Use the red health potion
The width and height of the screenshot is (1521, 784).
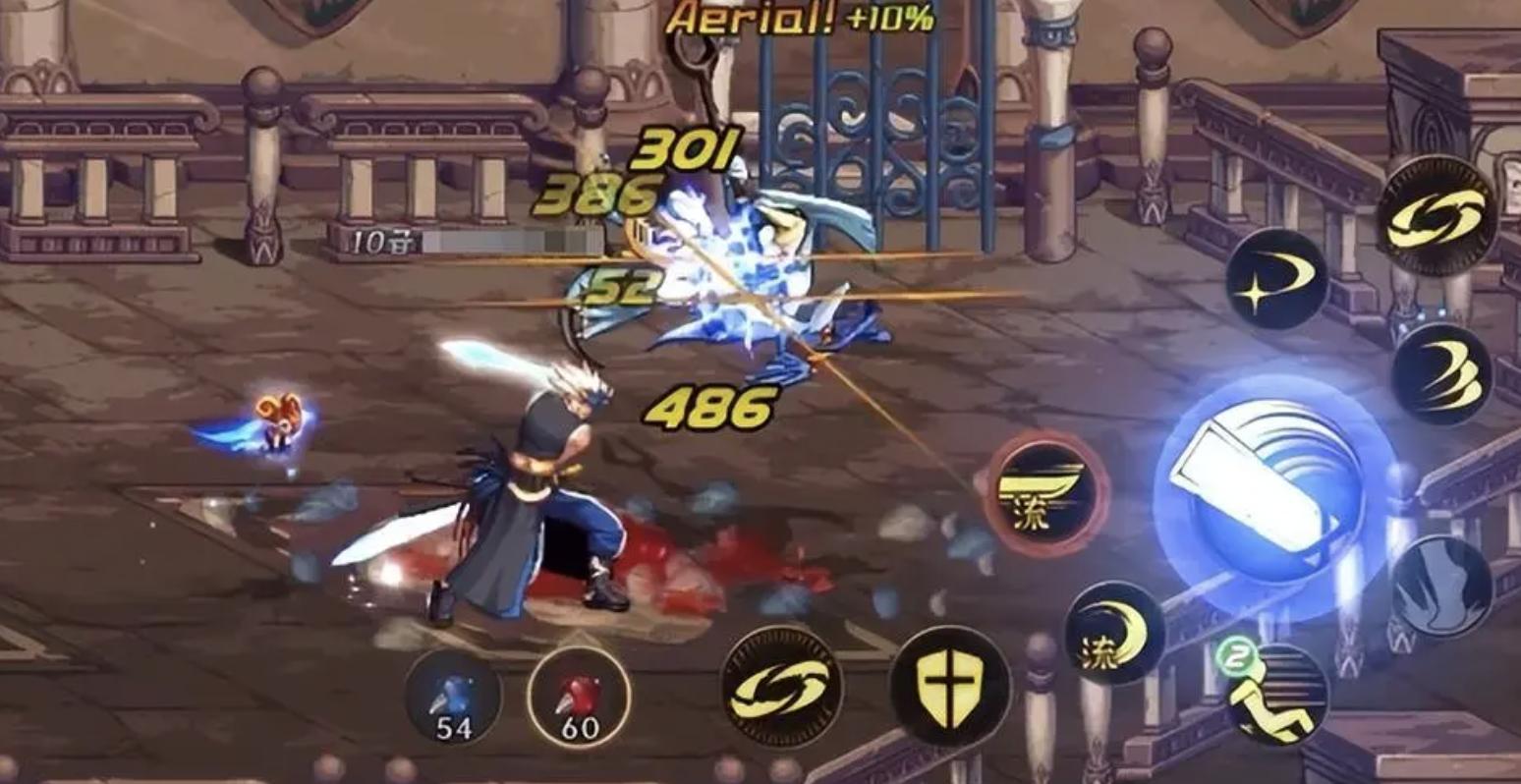[578, 699]
